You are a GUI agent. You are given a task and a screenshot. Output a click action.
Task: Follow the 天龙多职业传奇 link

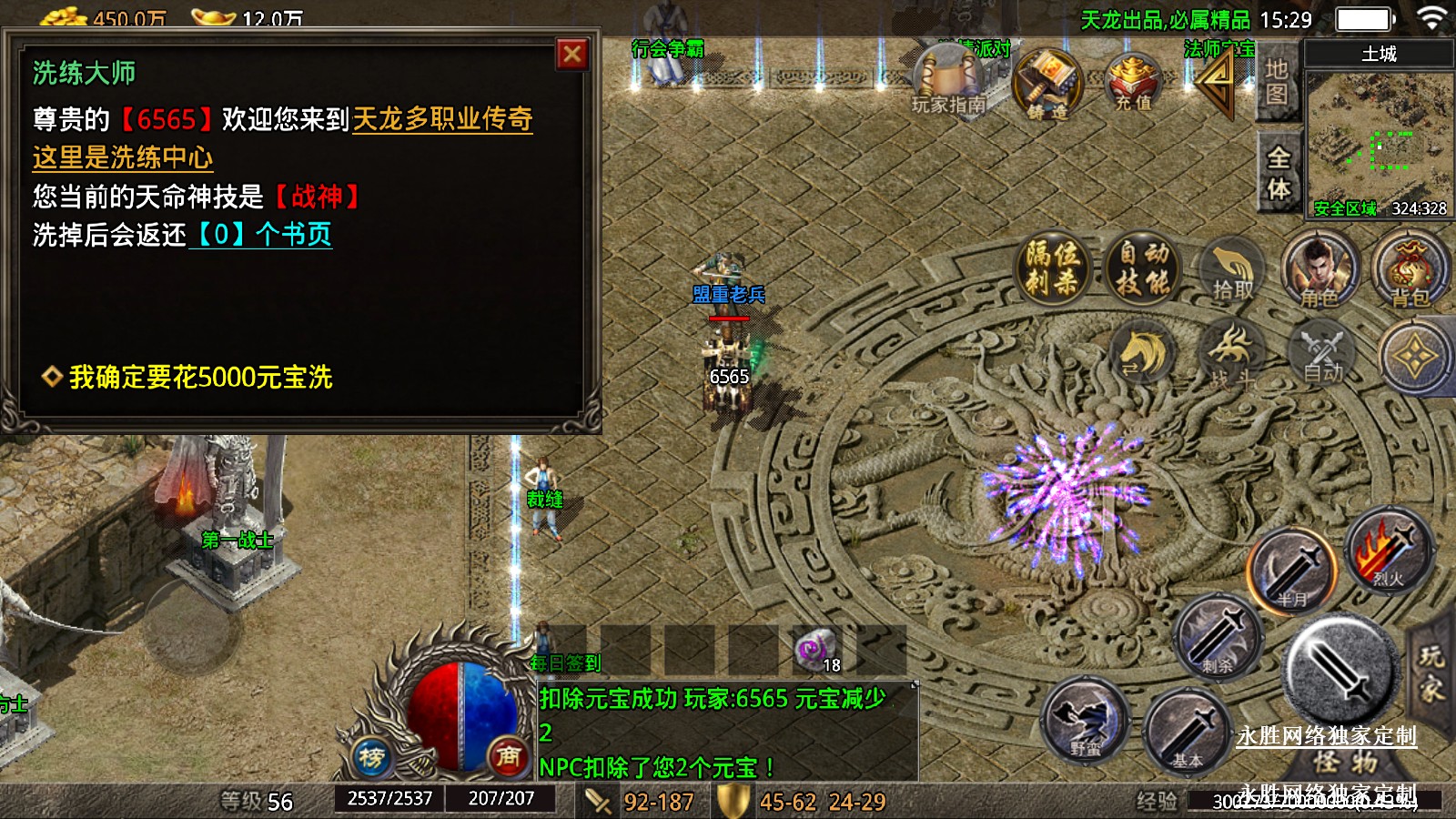click(x=442, y=119)
